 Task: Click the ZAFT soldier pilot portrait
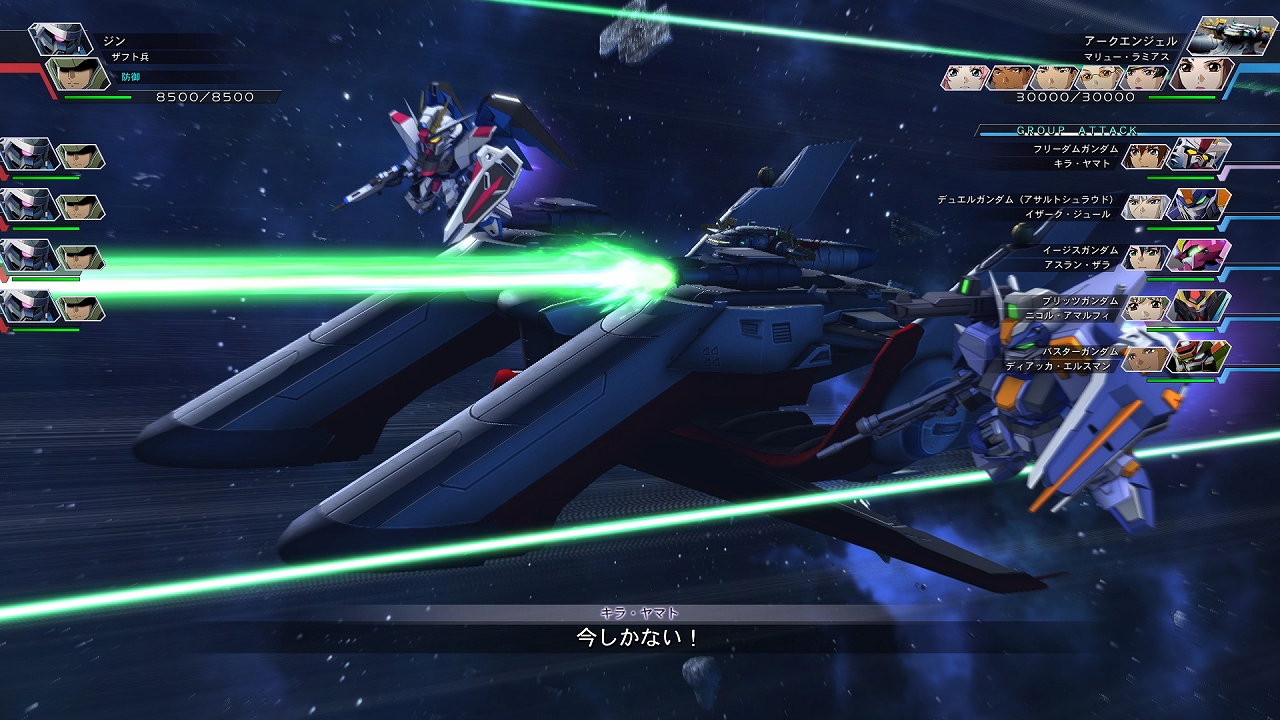(x=77, y=74)
